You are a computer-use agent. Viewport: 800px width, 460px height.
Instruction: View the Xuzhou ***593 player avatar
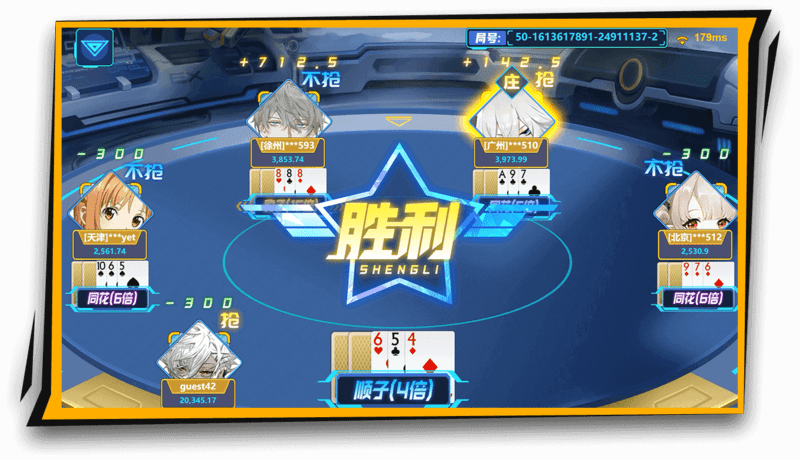[x=286, y=112]
